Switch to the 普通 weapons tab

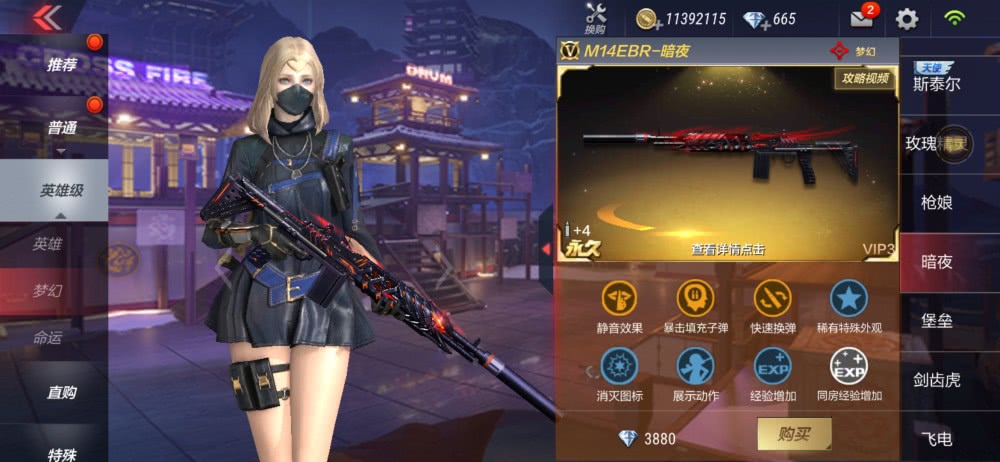click(61, 128)
